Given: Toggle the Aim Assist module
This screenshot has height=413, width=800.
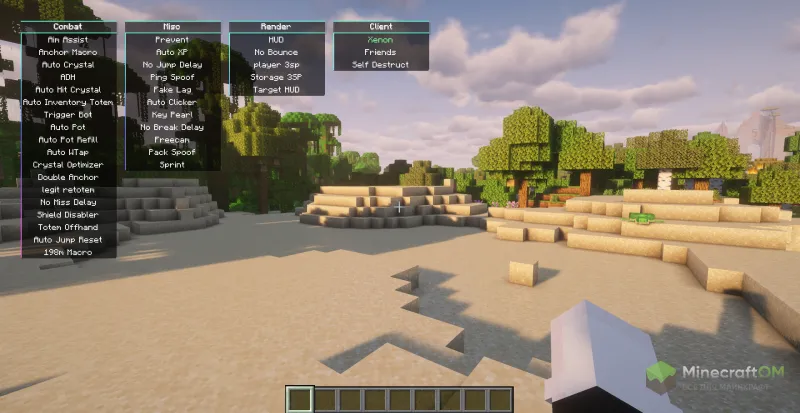Looking at the screenshot, I should point(69,39).
